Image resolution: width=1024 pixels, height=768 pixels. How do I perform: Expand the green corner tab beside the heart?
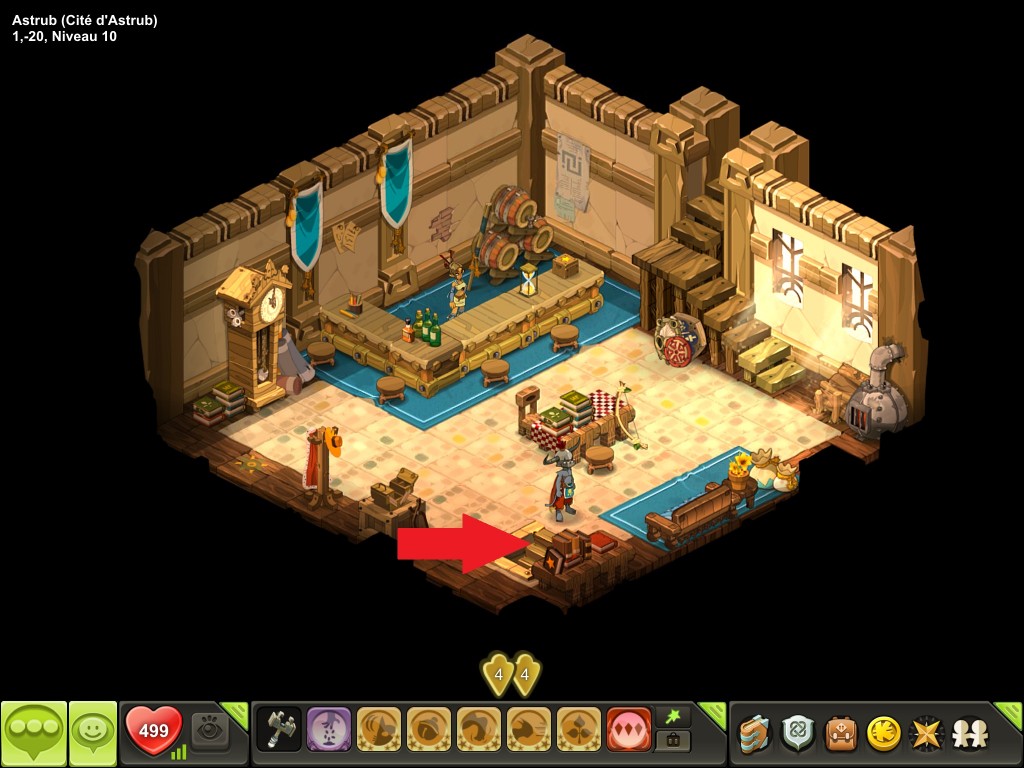[236, 713]
